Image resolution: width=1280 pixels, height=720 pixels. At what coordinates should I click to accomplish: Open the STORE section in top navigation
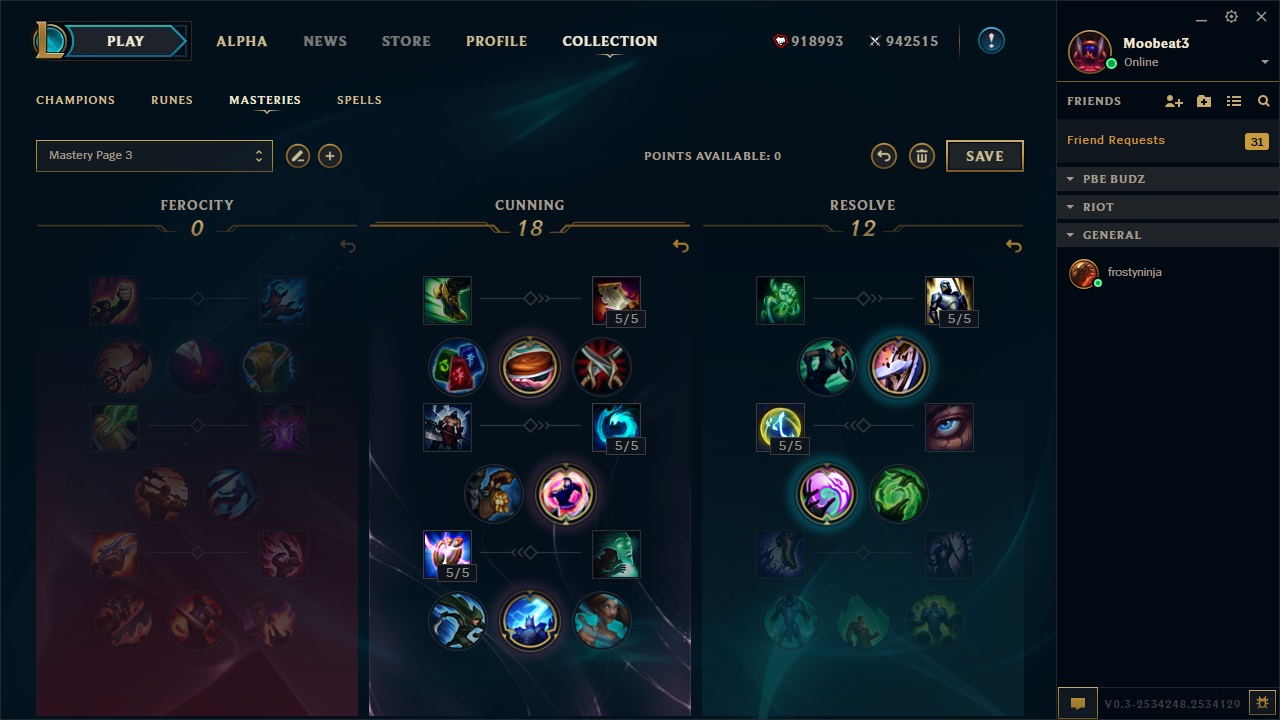(405, 41)
